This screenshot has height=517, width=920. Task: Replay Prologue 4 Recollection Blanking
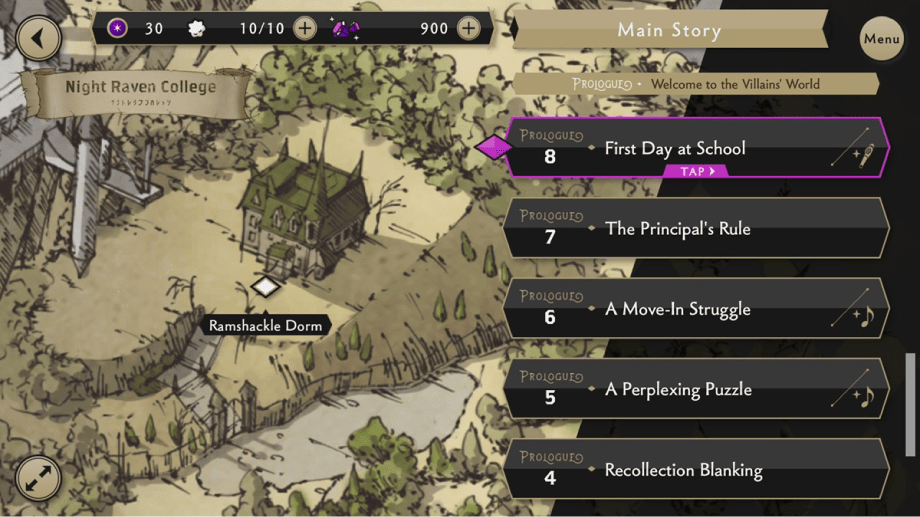pos(697,469)
